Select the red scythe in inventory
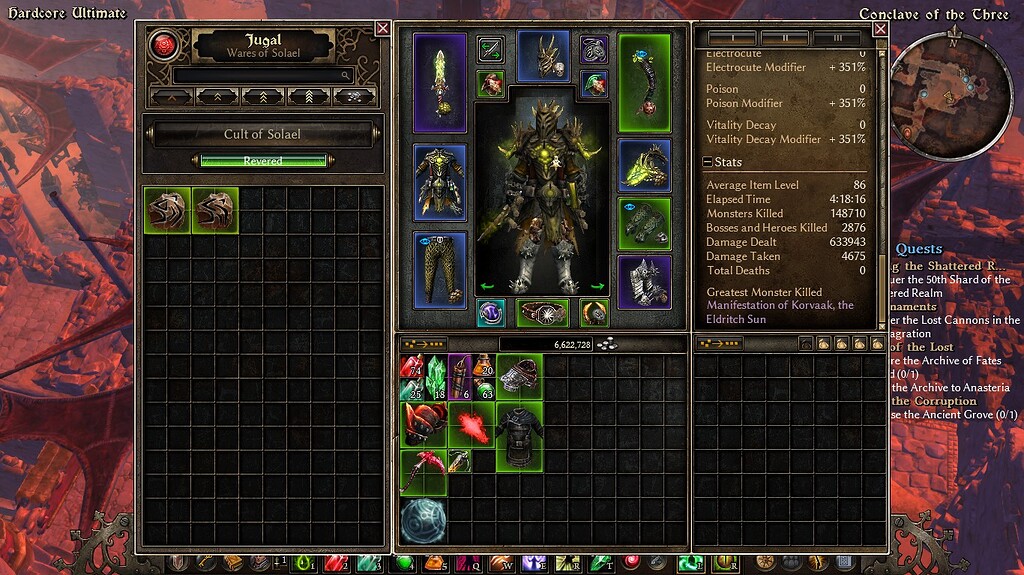Image resolution: width=1024 pixels, height=575 pixels. click(424, 472)
